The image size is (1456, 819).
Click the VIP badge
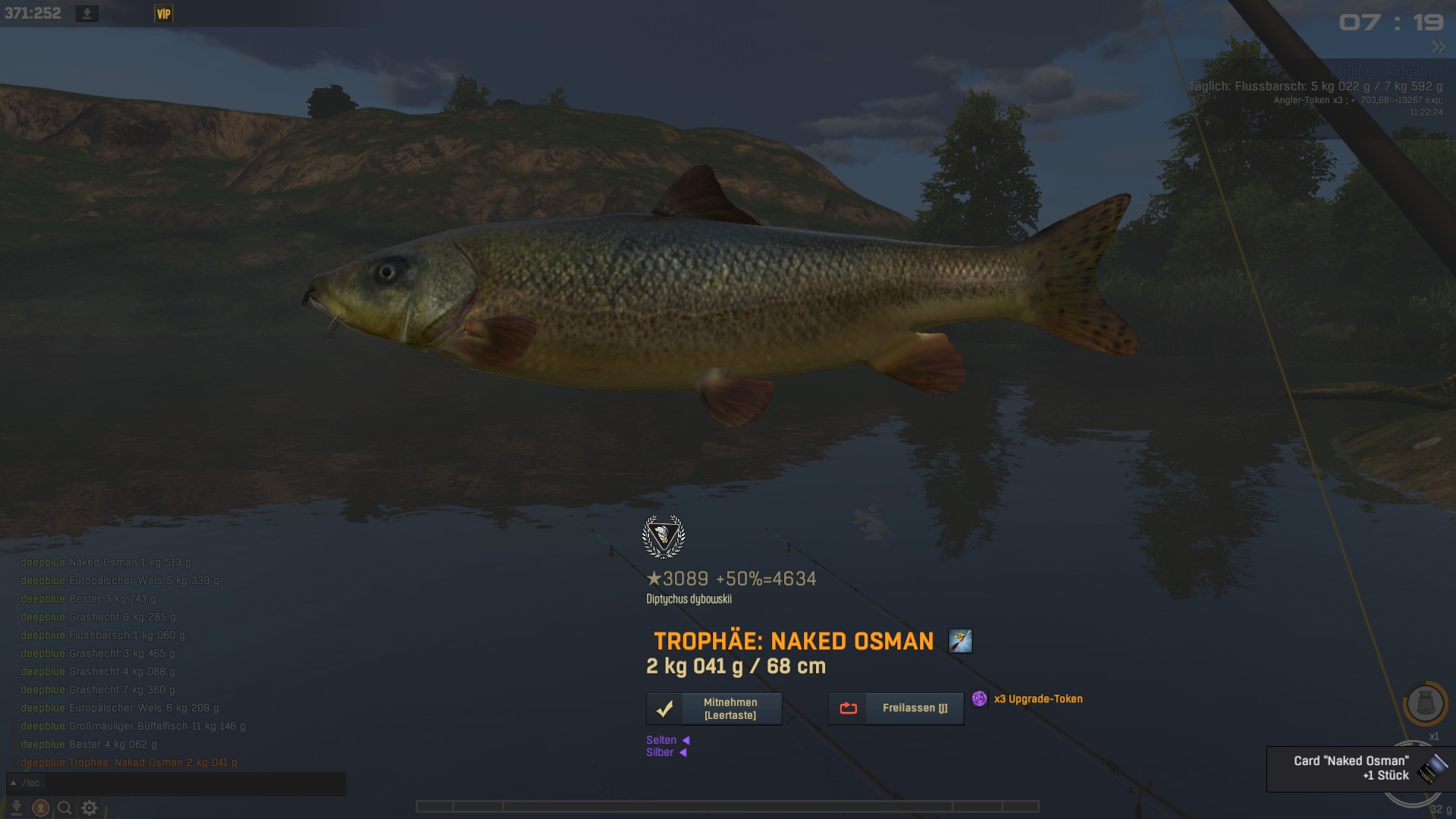pyautogui.click(x=164, y=14)
